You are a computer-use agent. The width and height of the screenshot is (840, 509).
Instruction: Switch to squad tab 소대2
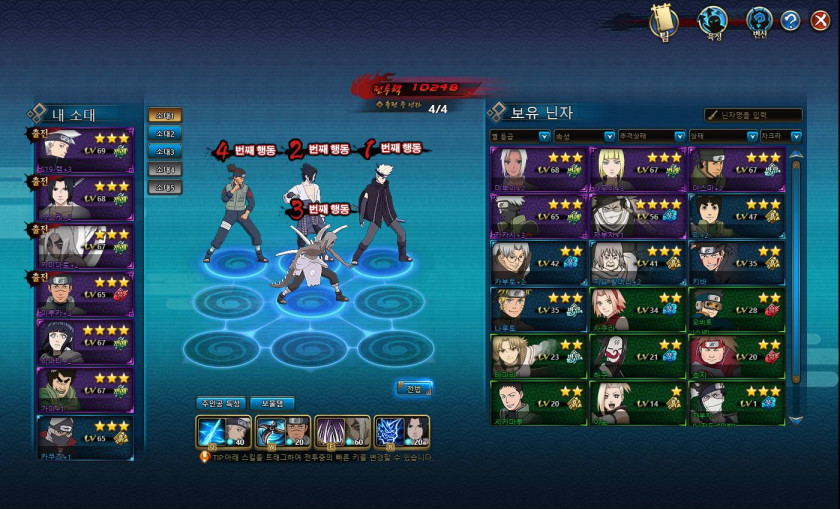[164, 134]
